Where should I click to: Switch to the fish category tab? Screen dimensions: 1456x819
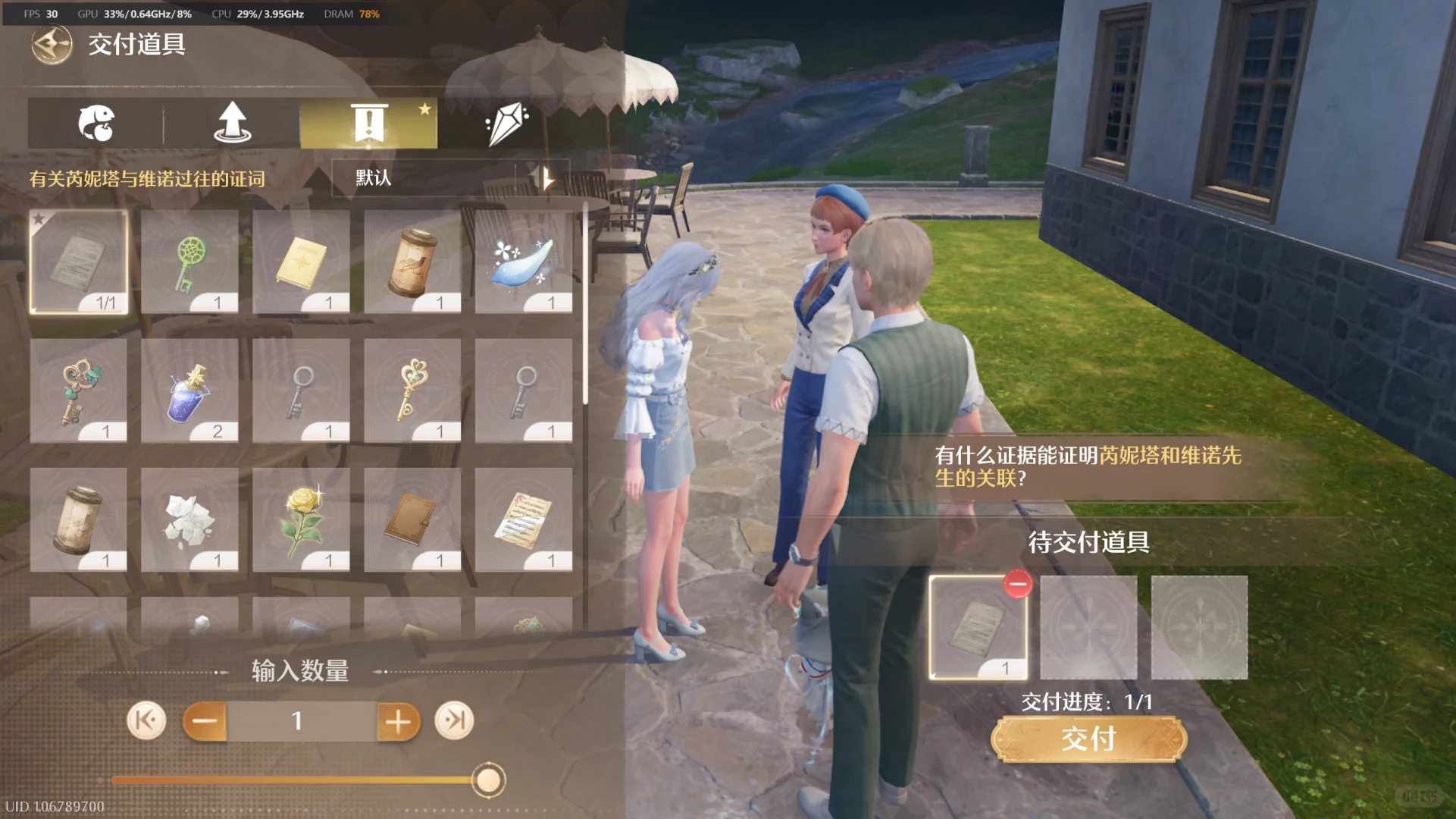coord(96,123)
